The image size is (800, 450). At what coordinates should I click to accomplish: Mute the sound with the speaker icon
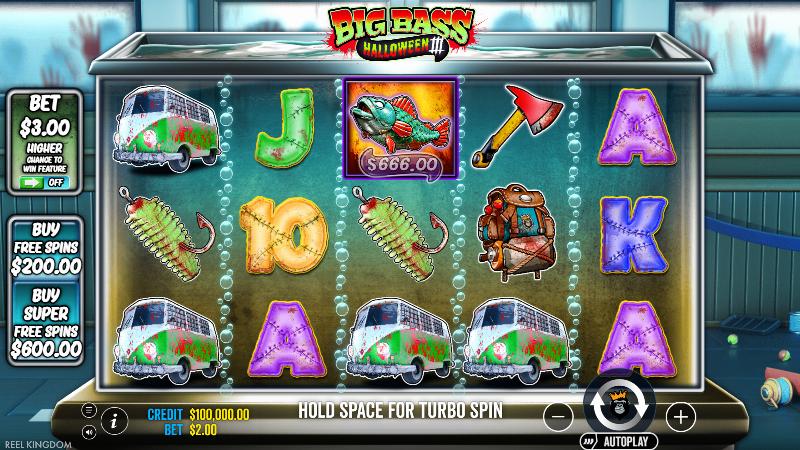pyautogui.click(x=88, y=432)
